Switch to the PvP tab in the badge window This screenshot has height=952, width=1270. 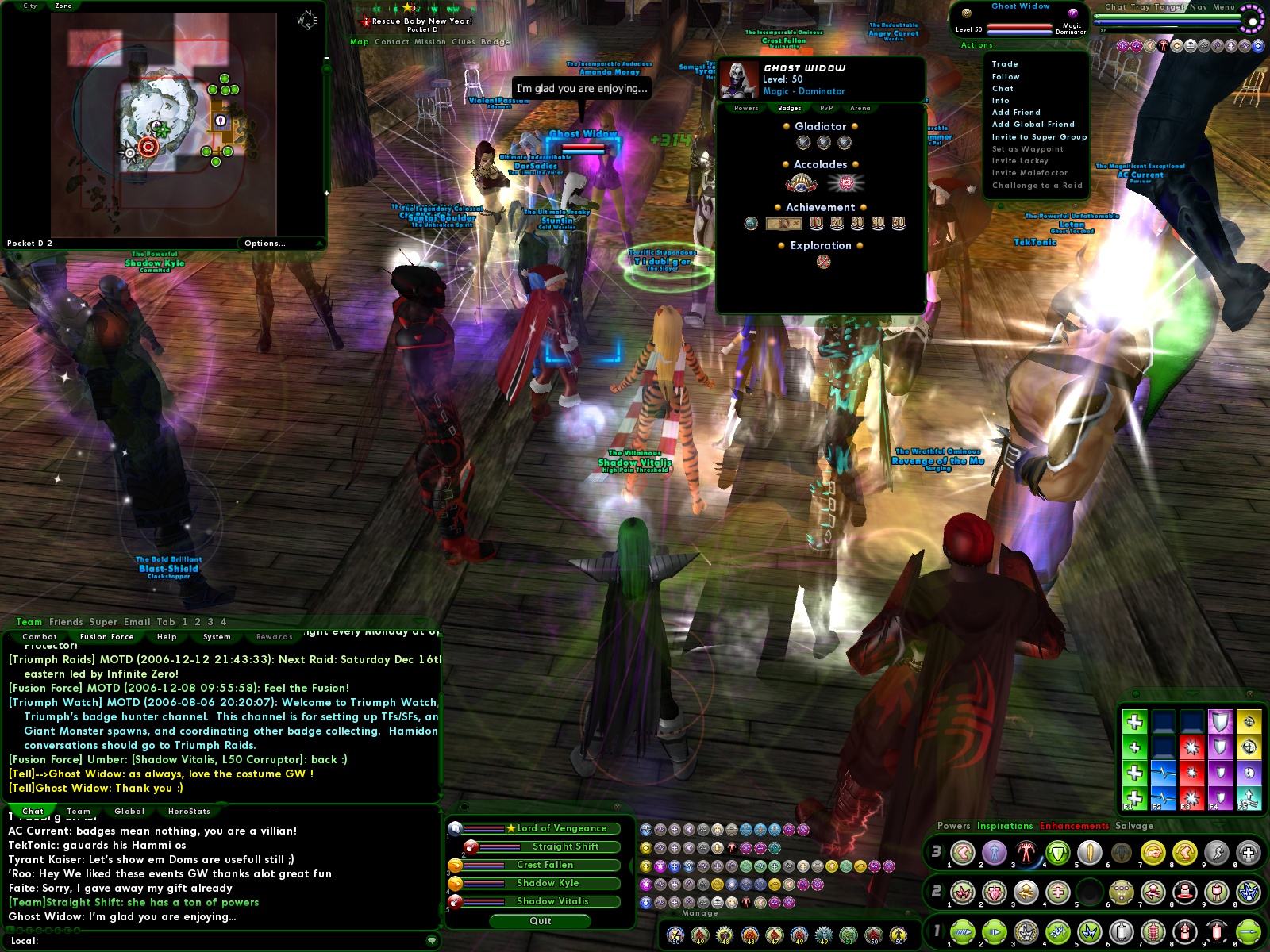(827, 109)
